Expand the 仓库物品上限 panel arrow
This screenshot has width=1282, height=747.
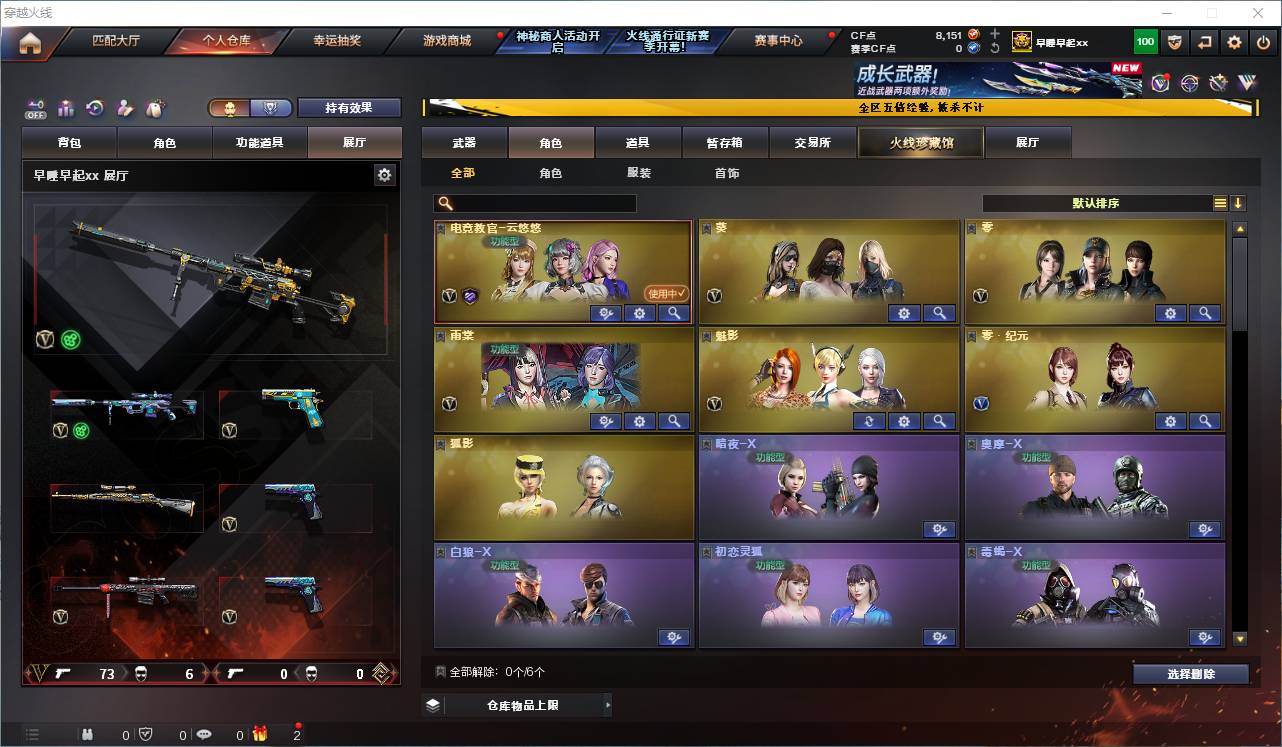click(x=607, y=704)
